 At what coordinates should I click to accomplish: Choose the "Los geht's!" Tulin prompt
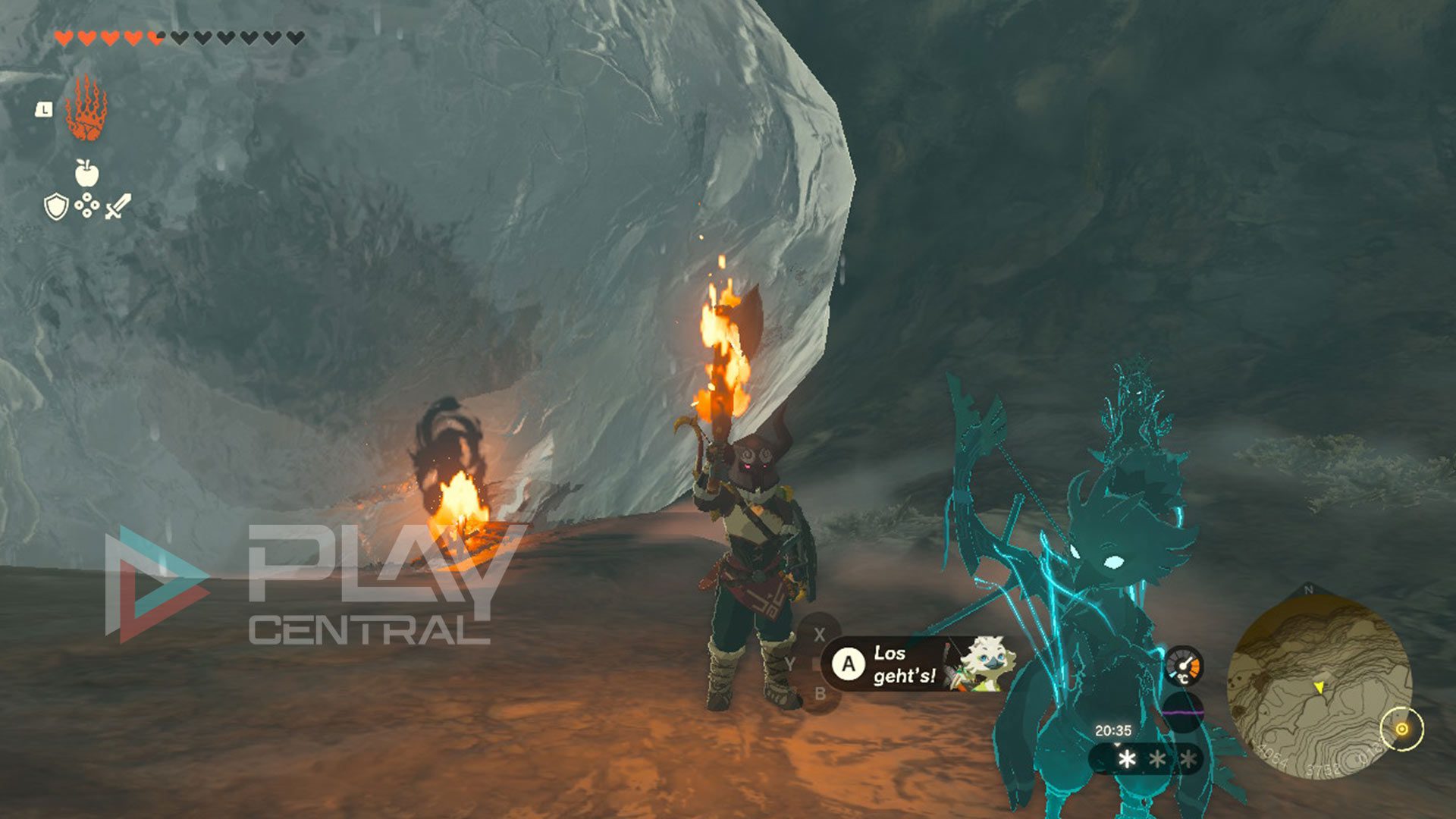(903, 664)
